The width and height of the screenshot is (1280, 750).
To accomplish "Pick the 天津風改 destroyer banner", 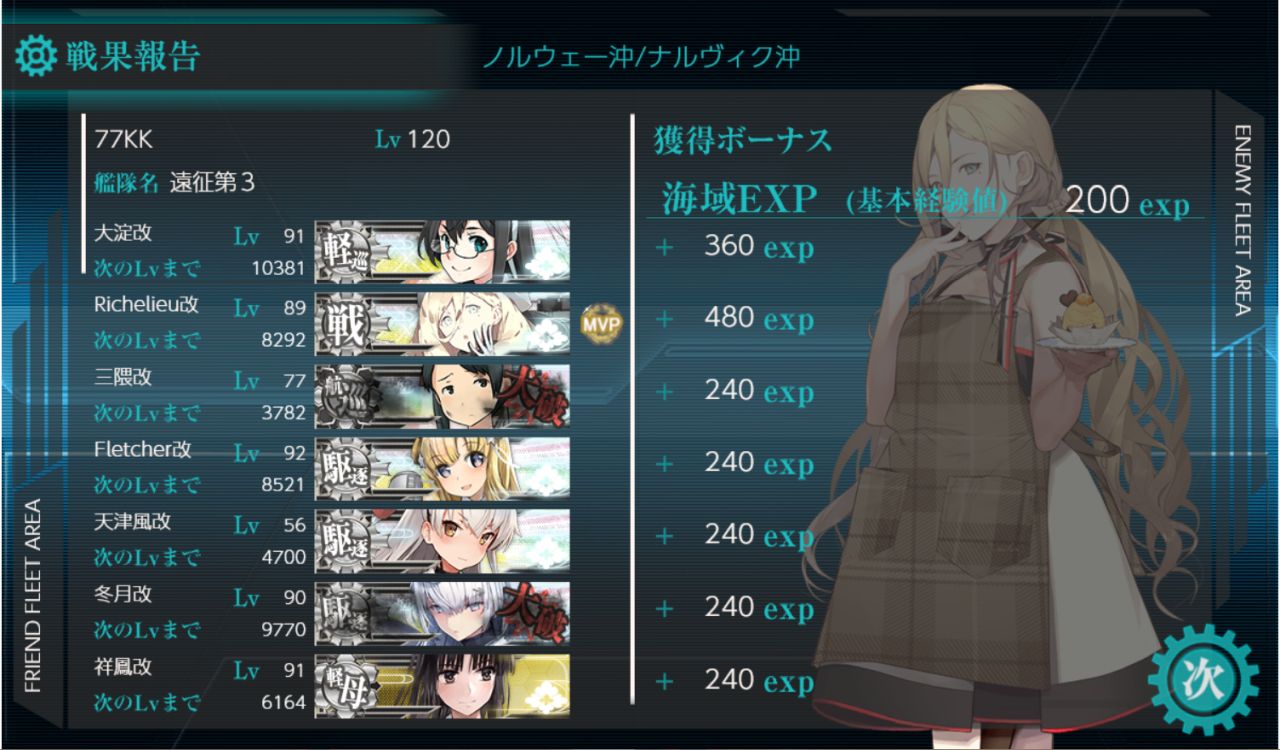I will point(442,540).
